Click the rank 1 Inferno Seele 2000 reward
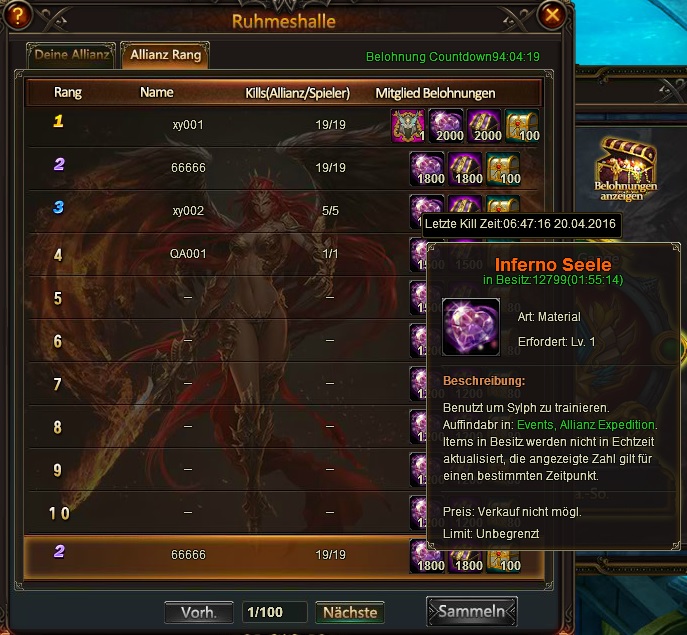 tap(446, 125)
